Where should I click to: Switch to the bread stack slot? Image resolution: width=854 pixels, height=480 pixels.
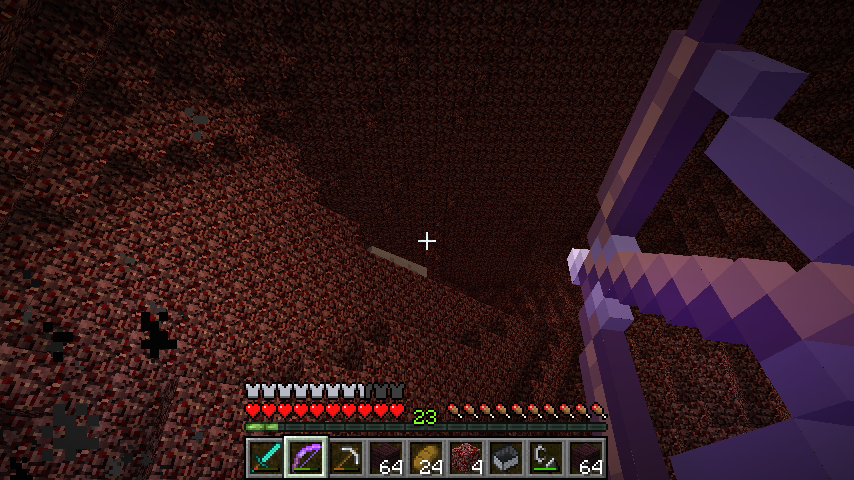(425, 458)
